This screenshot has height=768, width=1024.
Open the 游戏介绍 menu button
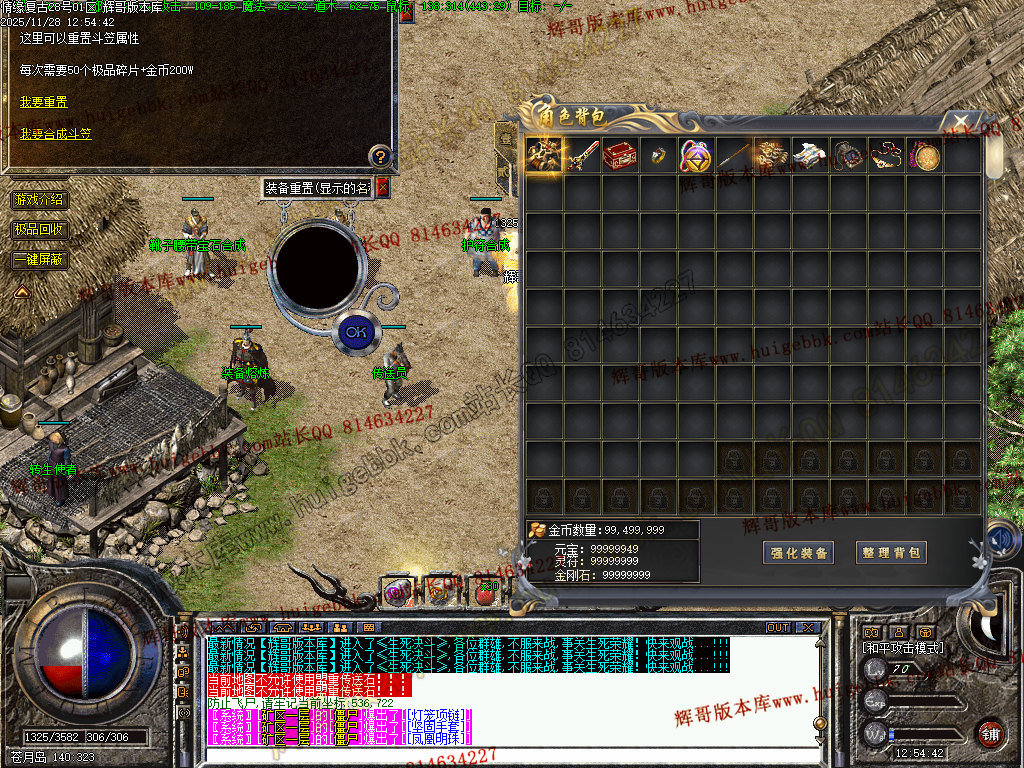click(41, 200)
